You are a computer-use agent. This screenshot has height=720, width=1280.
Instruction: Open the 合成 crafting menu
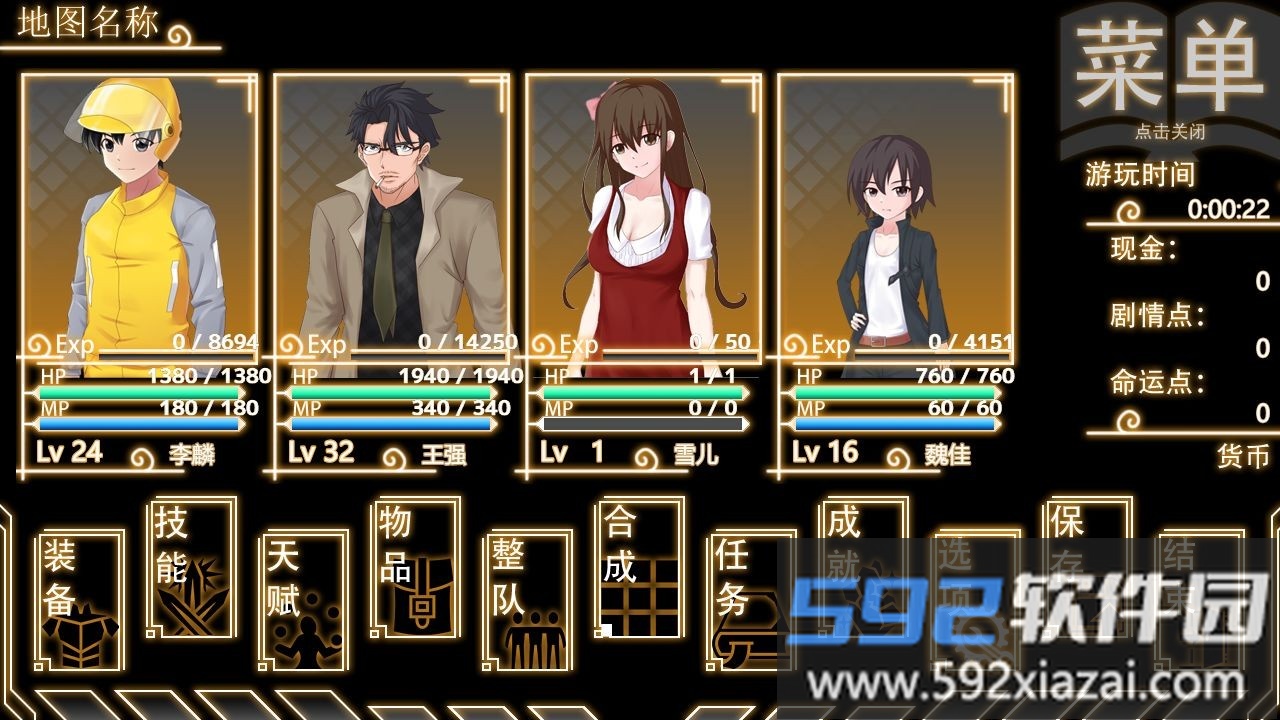pos(640,566)
